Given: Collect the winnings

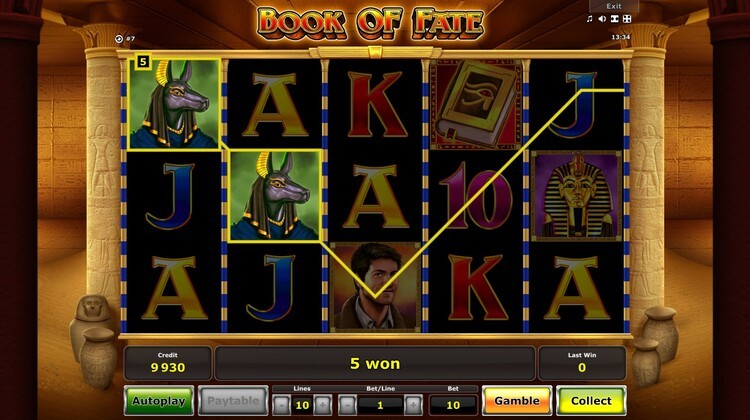Looking at the screenshot, I should tap(591, 401).
